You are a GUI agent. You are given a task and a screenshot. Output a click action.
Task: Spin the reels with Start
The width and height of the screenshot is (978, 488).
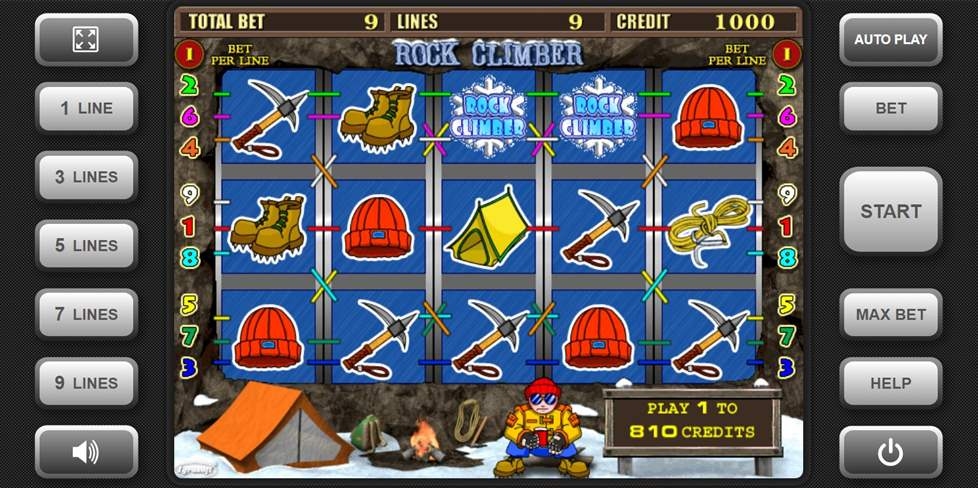pos(890,211)
